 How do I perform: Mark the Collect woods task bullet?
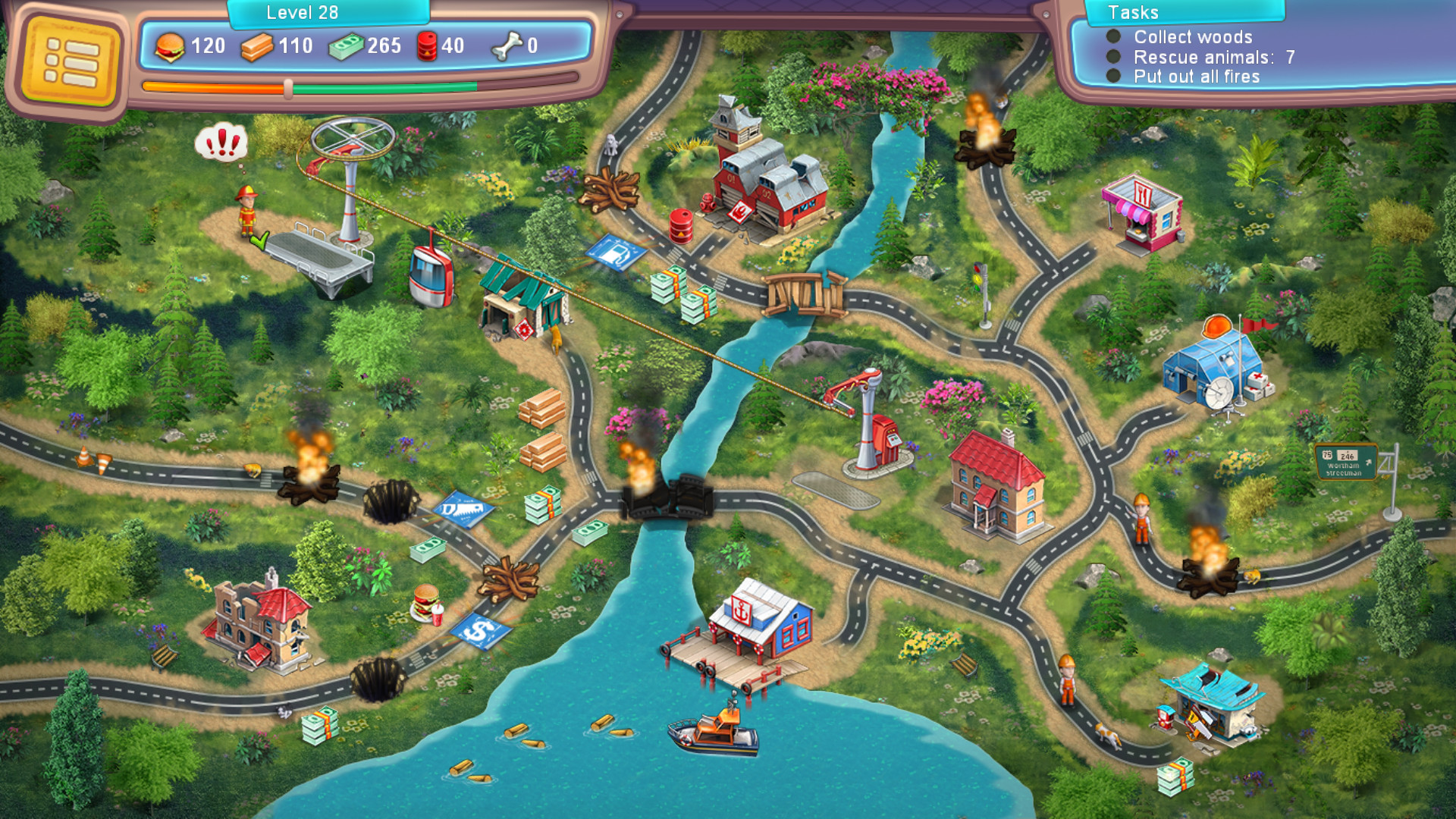click(1112, 37)
